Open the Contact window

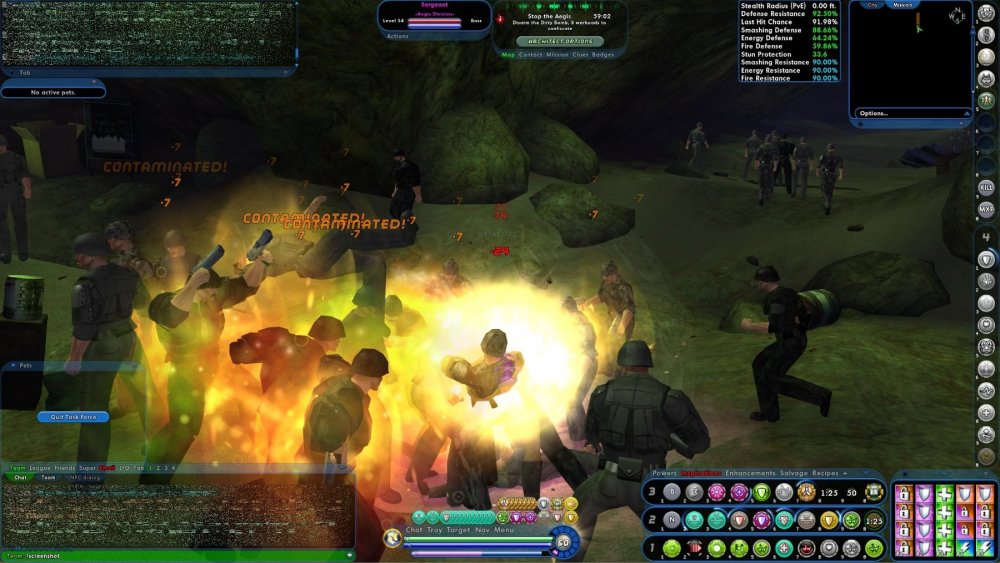coord(531,55)
